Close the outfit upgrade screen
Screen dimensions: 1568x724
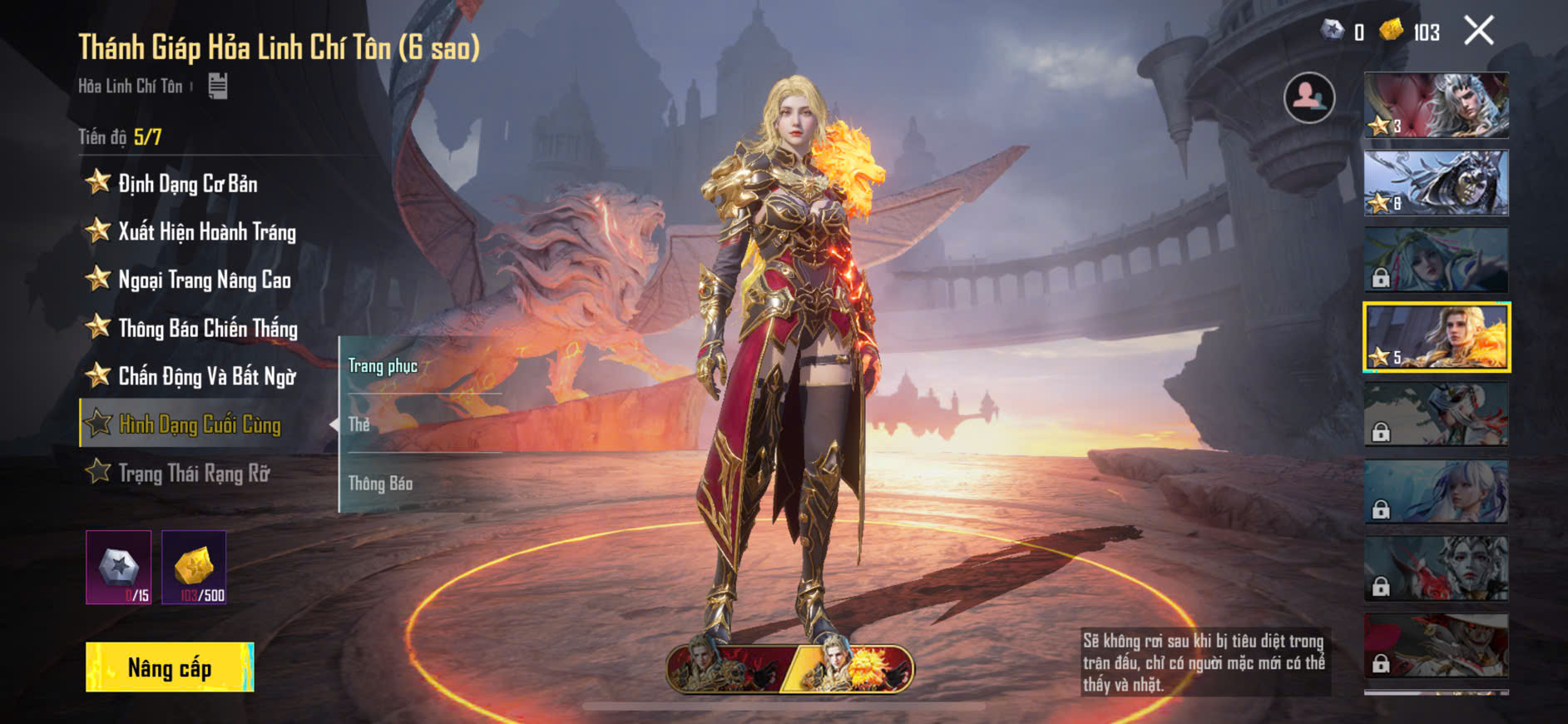(1478, 31)
